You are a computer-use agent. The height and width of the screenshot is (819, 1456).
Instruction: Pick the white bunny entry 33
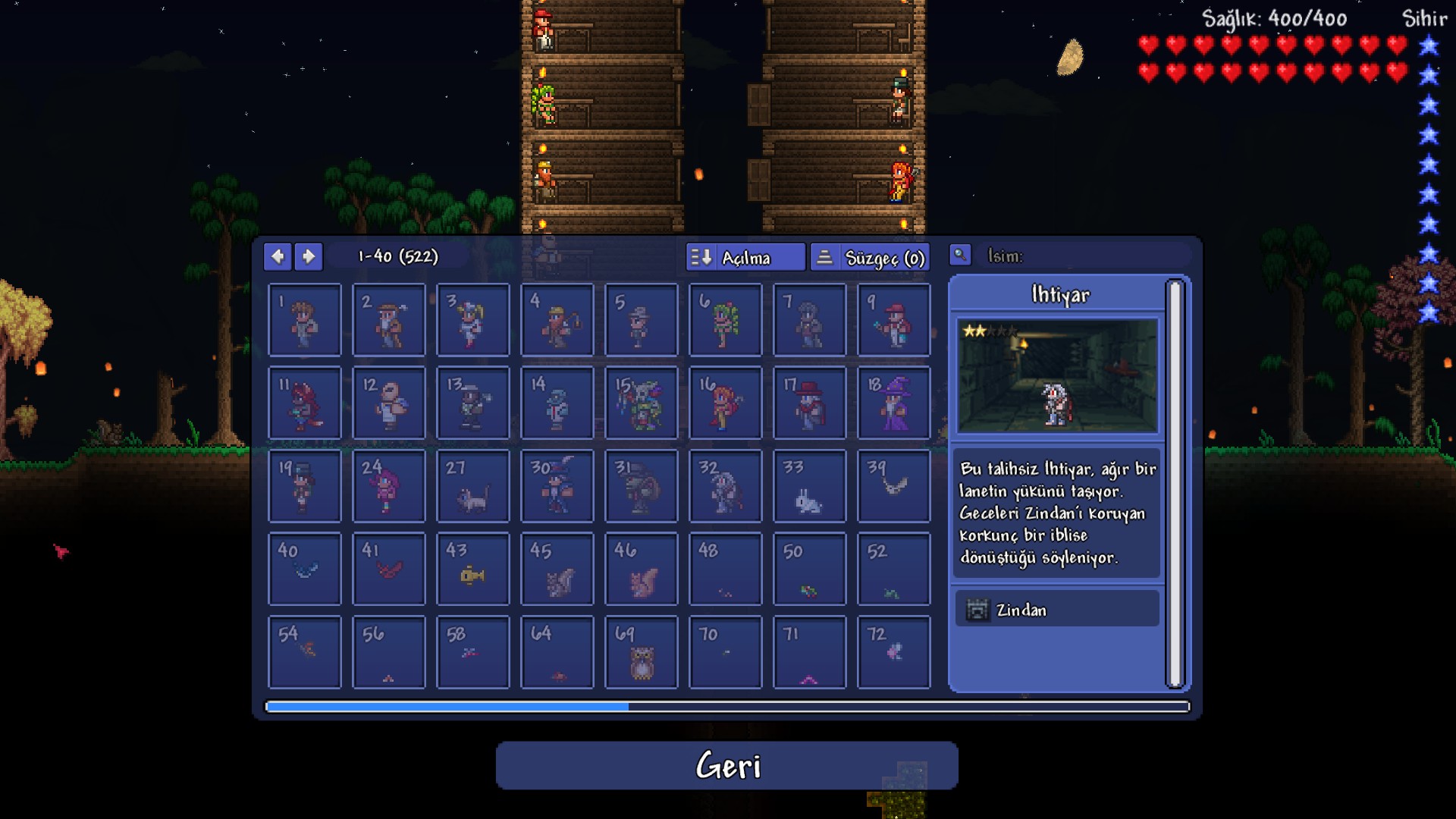tap(810, 486)
